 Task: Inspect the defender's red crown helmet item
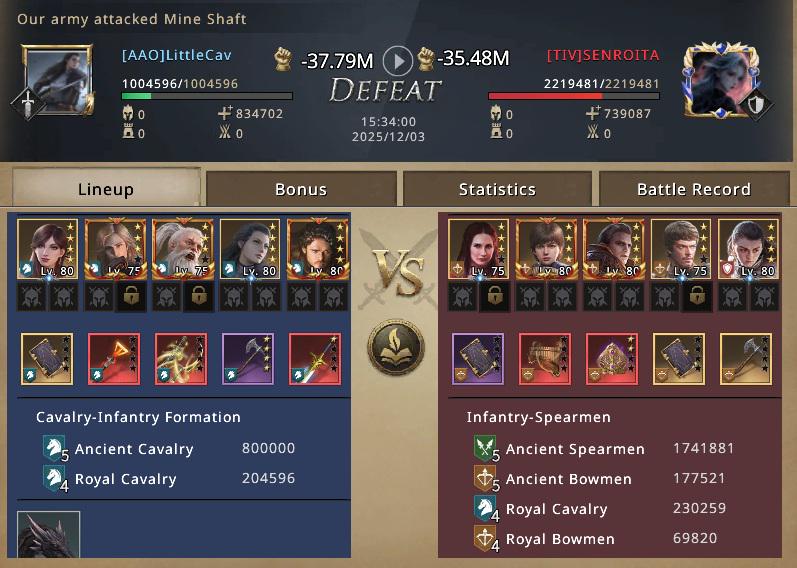pos(612,359)
